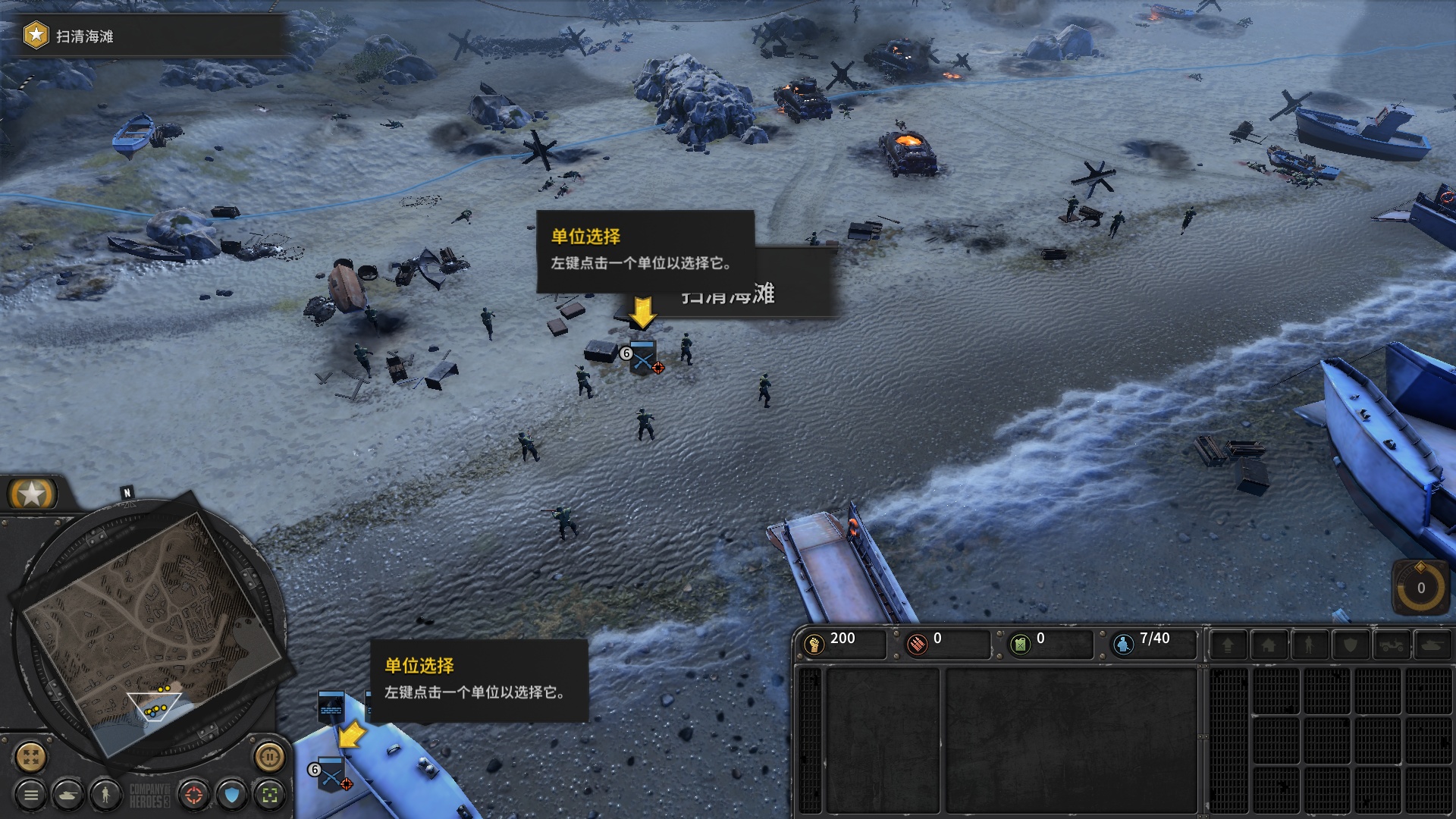Open the hamburger game menu
The image size is (1456, 819).
coord(32,795)
